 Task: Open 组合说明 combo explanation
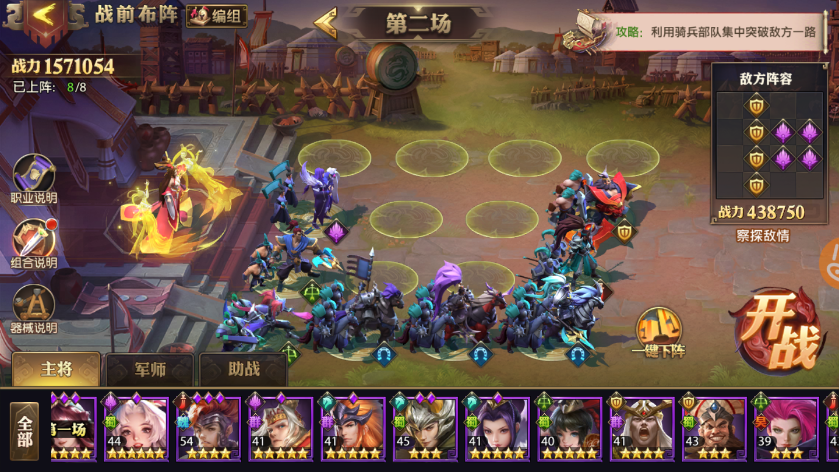click(34, 245)
